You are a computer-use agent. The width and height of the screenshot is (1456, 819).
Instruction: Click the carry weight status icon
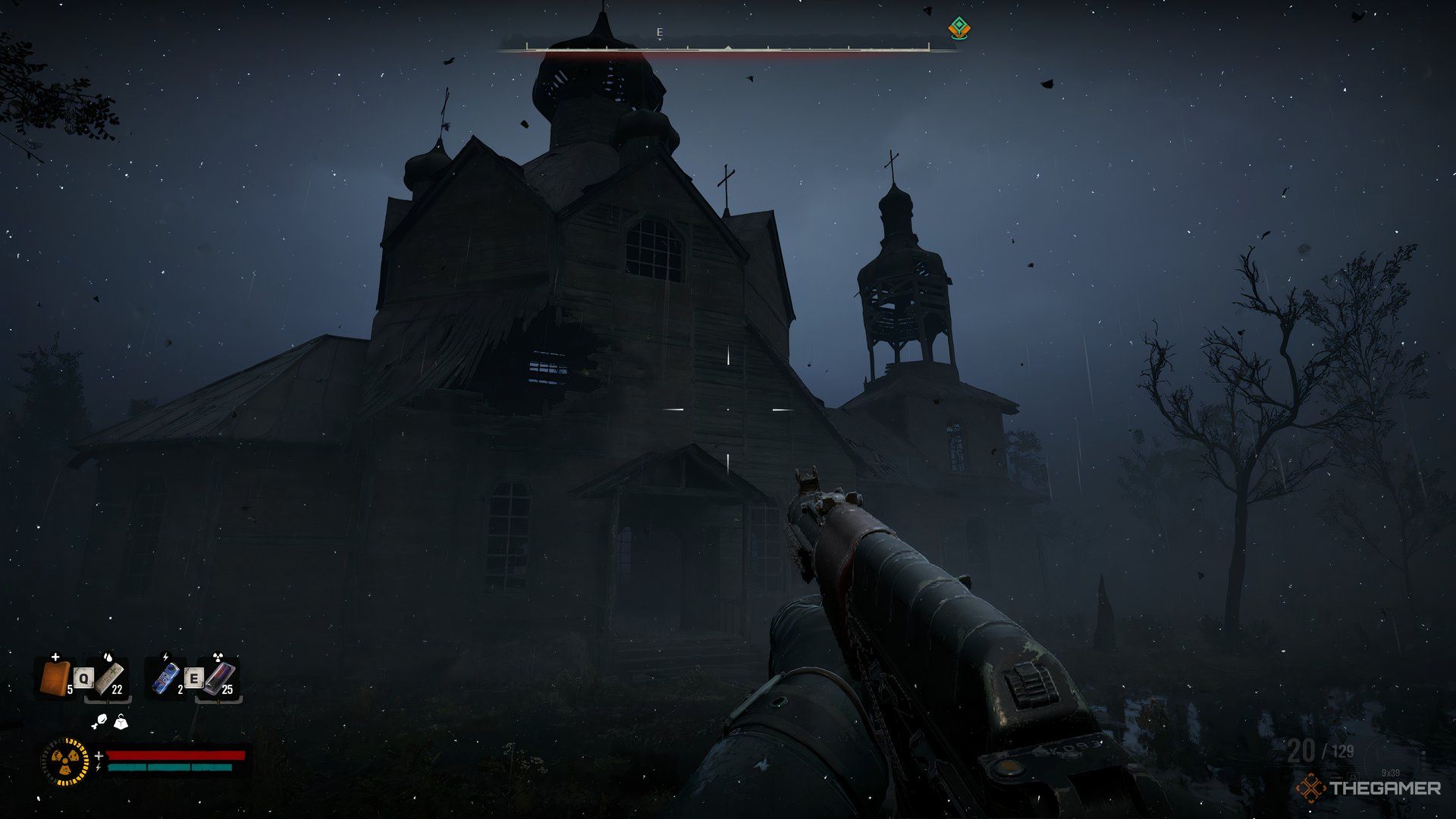click(x=121, y=723)
